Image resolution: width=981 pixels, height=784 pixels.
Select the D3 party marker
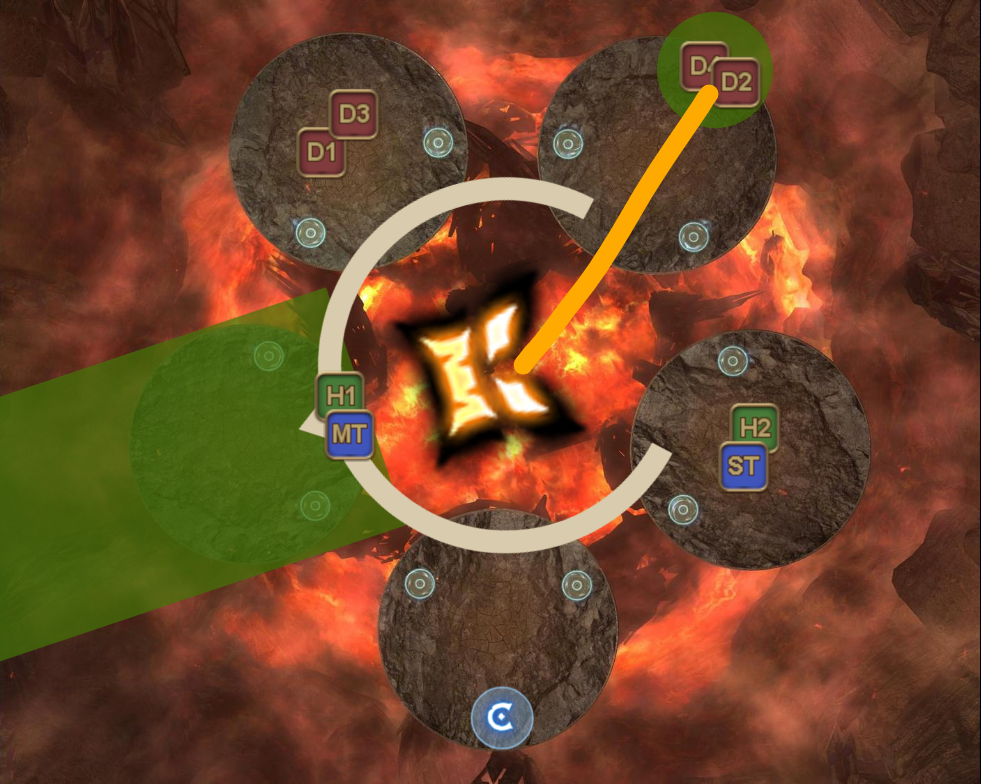(354, 115)
